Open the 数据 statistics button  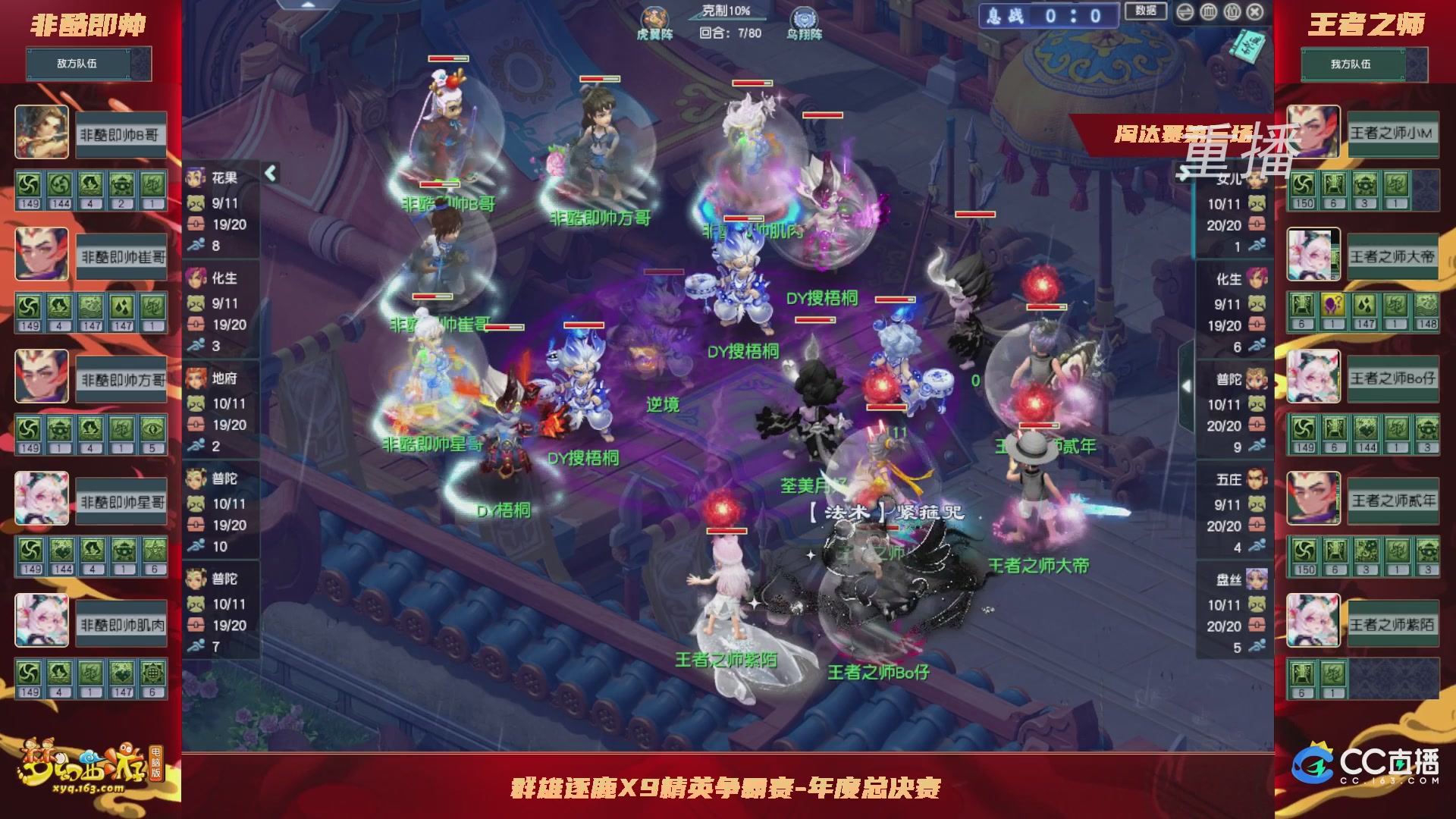click(x=1146, y=13)
